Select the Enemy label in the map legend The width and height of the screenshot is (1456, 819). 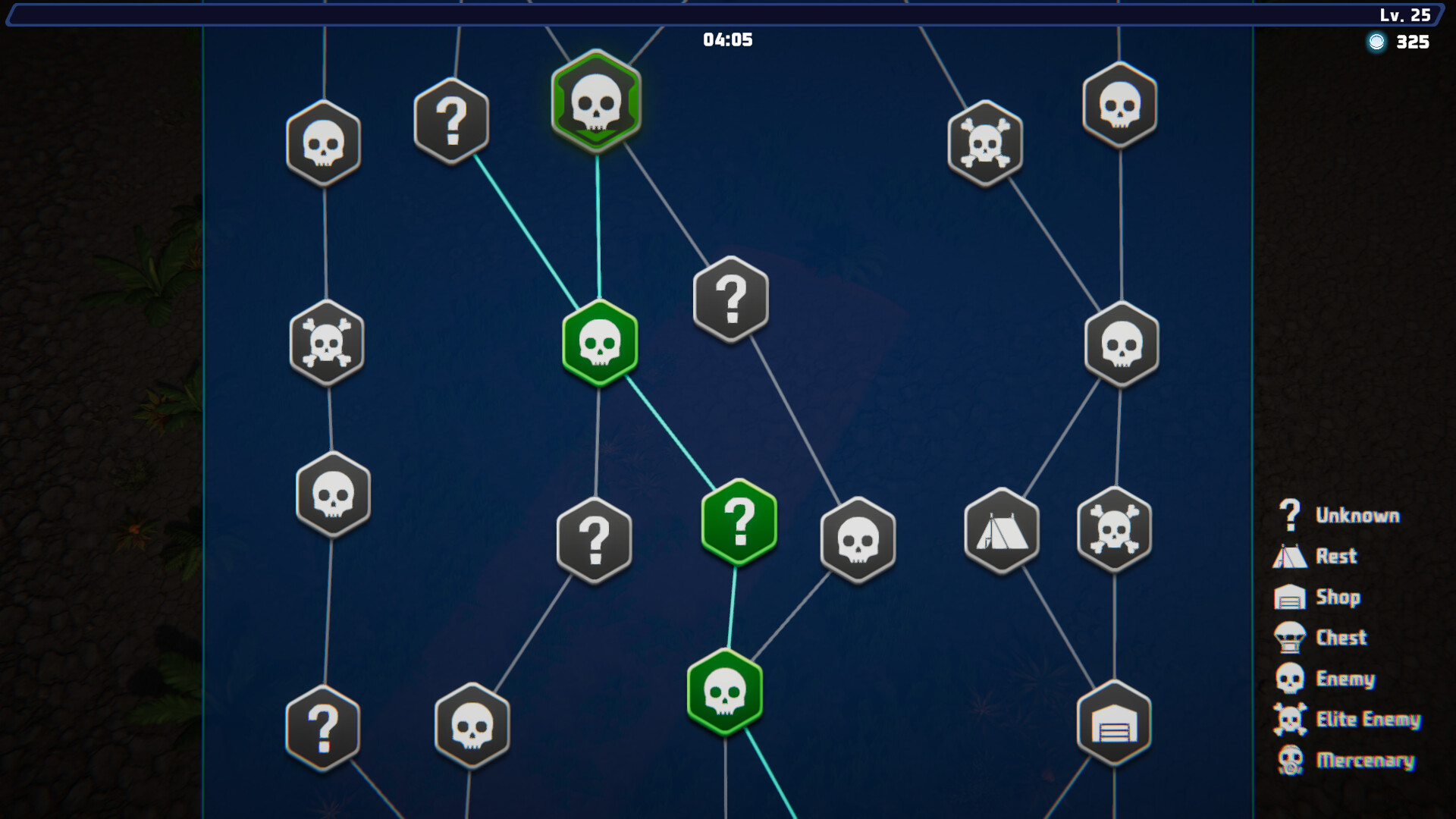click(x=1347, y=679)
